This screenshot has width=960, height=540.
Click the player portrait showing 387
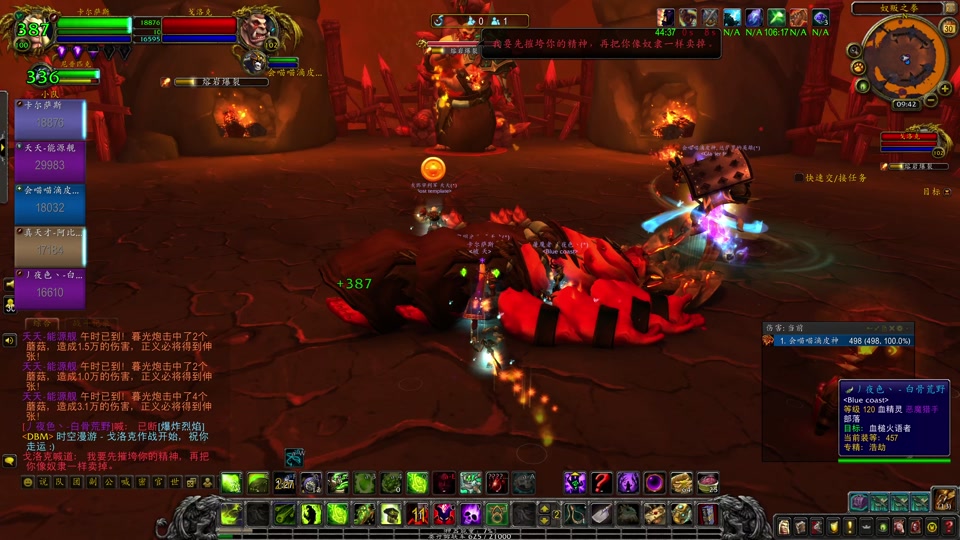[33, 30]
